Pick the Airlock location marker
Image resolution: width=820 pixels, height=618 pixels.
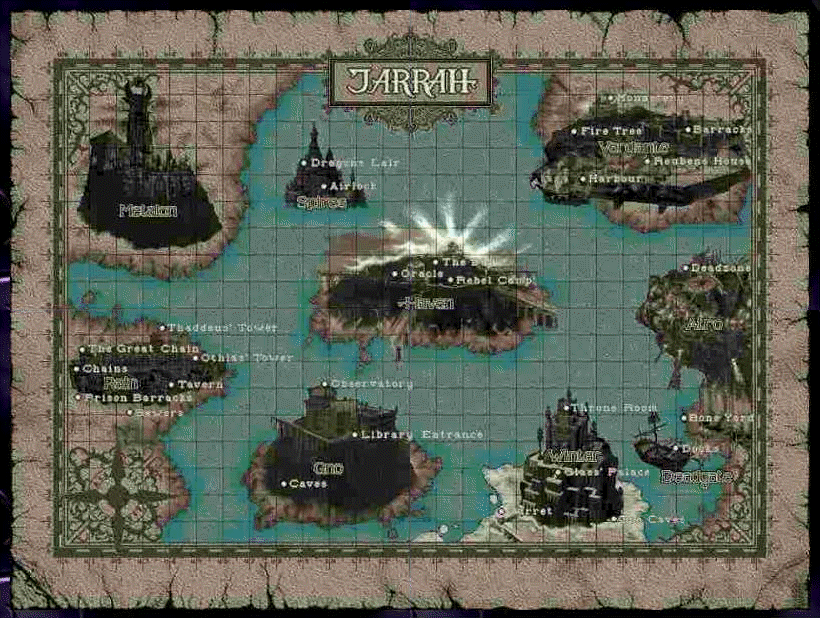click(323, 186)
